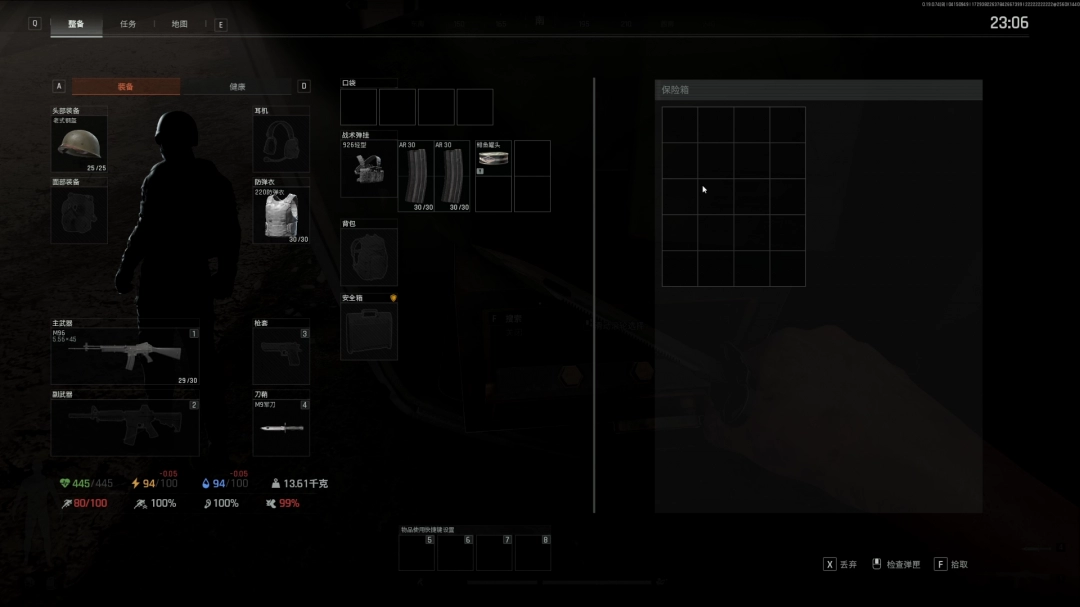Switch to the 健康 sub-tab
1080x607 pixels.
click(x=237, y=87)
